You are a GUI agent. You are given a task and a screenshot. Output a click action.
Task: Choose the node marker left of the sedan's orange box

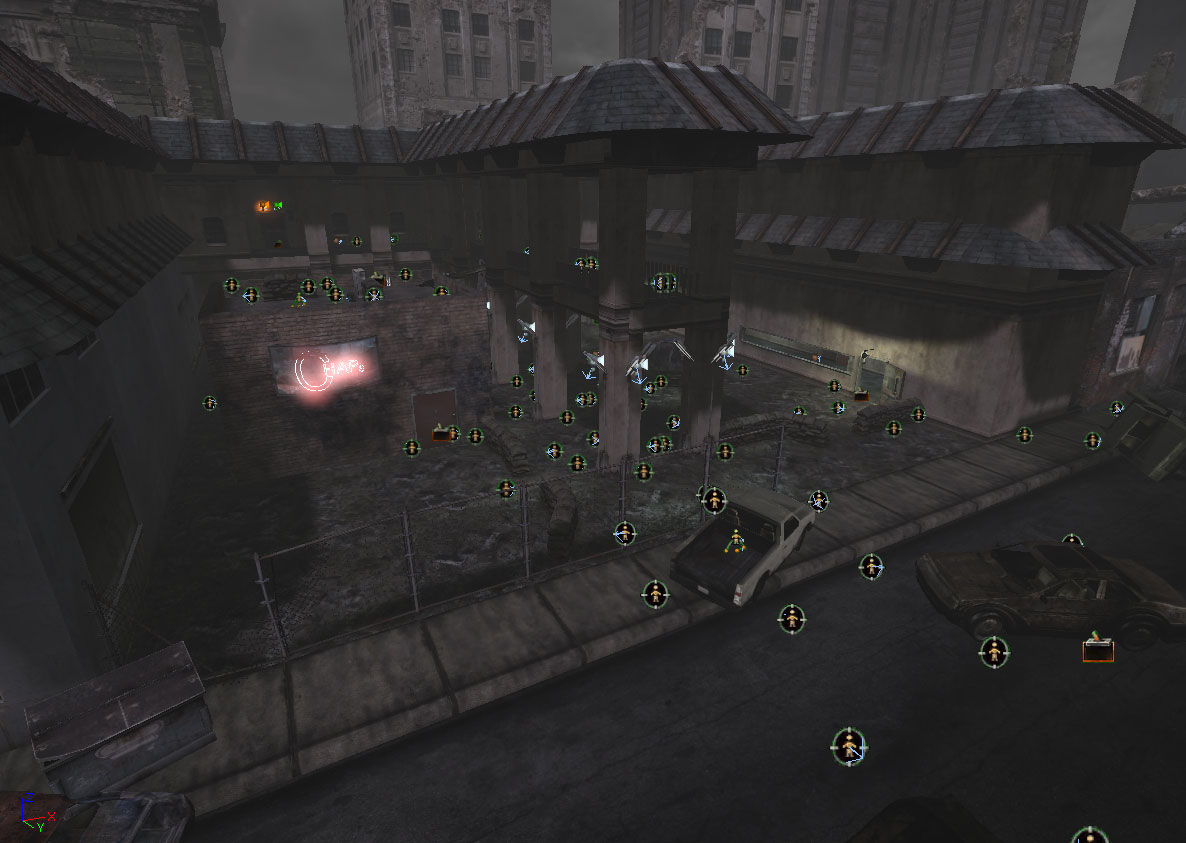(x=993, y=652)
